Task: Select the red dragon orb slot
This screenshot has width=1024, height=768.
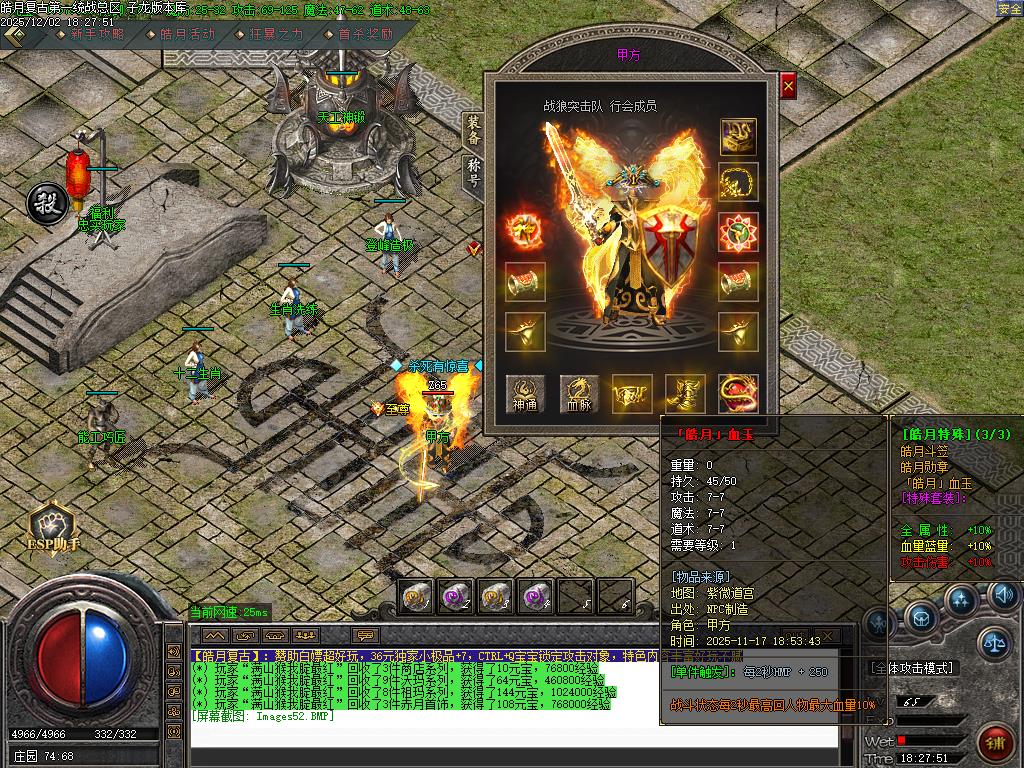Action: (738, 394)
